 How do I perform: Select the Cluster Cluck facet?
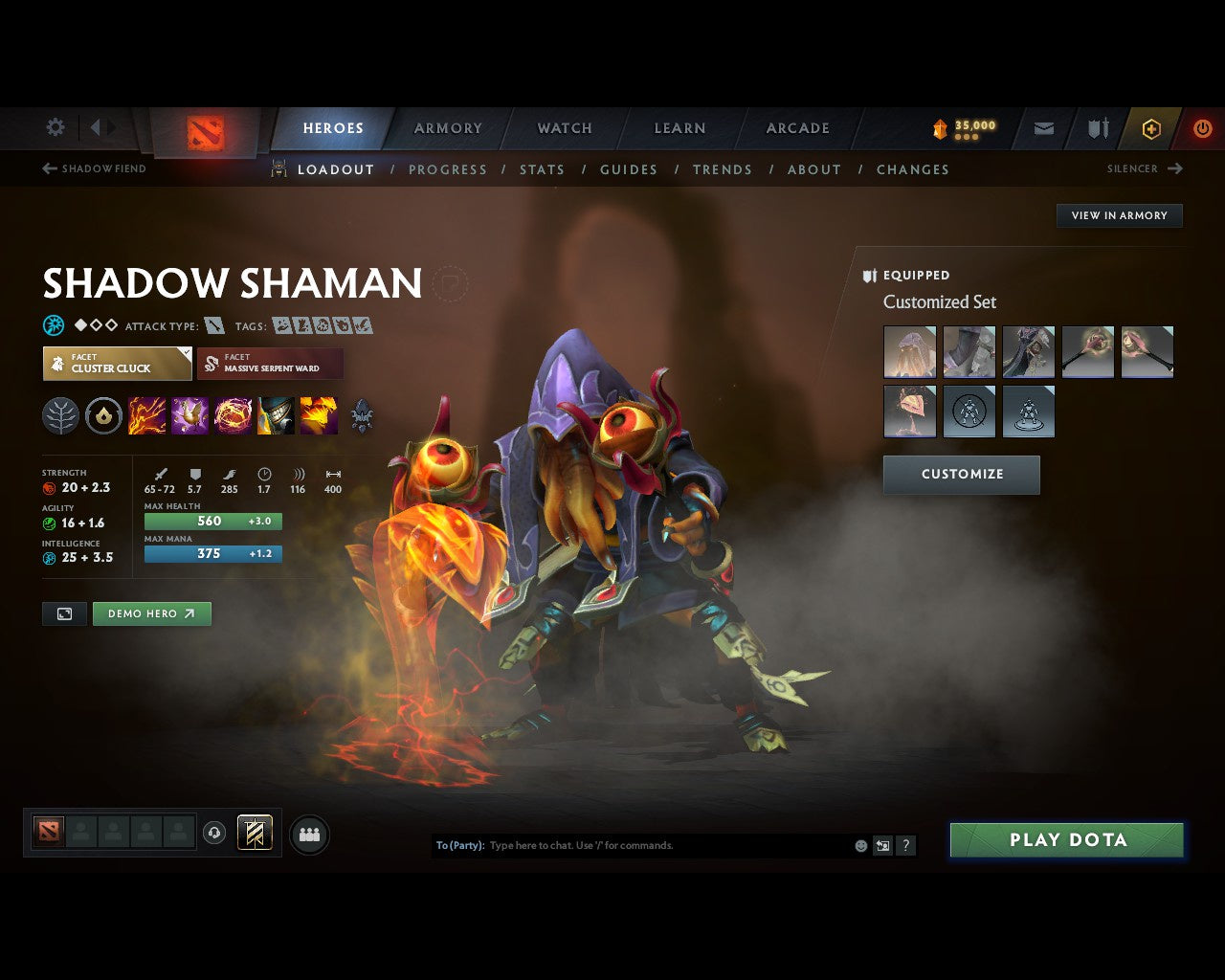117,364
